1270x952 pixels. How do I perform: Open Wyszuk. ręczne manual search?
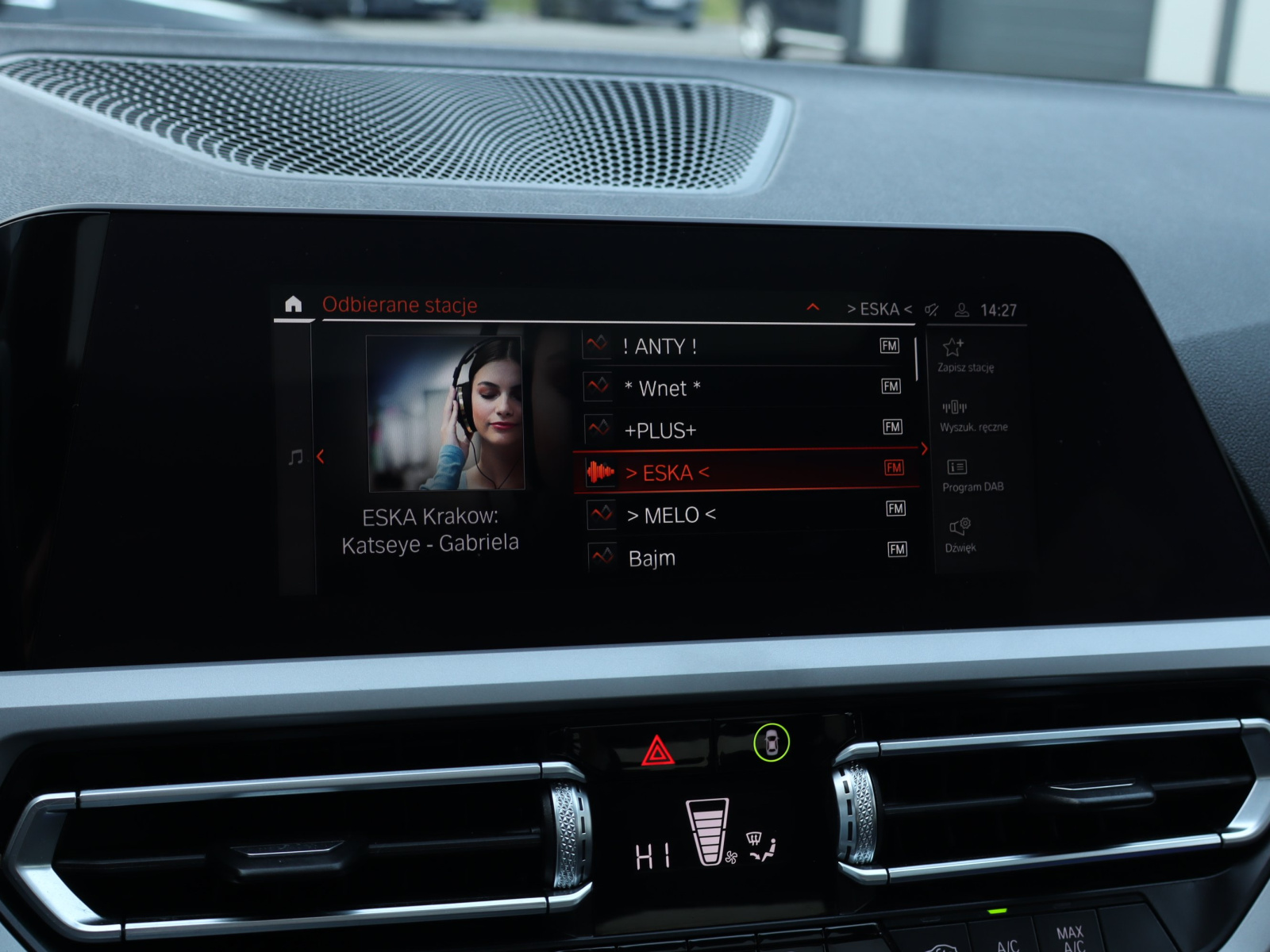(x=972, y=416)
